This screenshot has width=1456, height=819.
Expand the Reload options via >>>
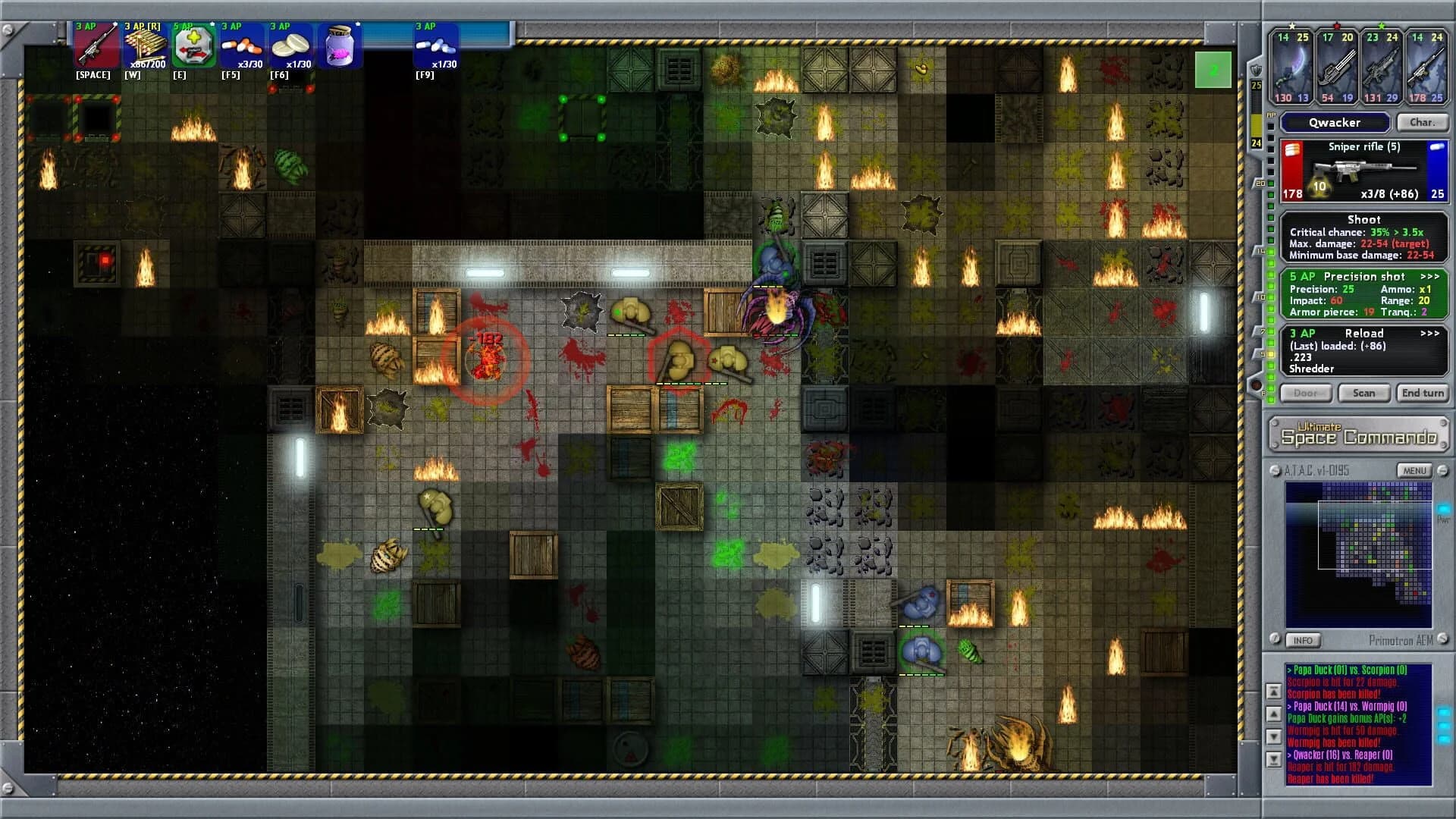[1432, 333]
